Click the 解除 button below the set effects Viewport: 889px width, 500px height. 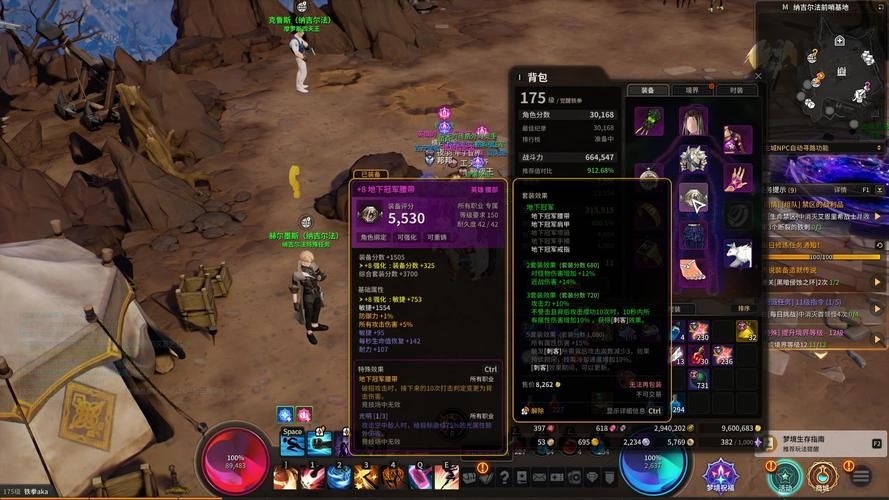[x=535, y=410]
